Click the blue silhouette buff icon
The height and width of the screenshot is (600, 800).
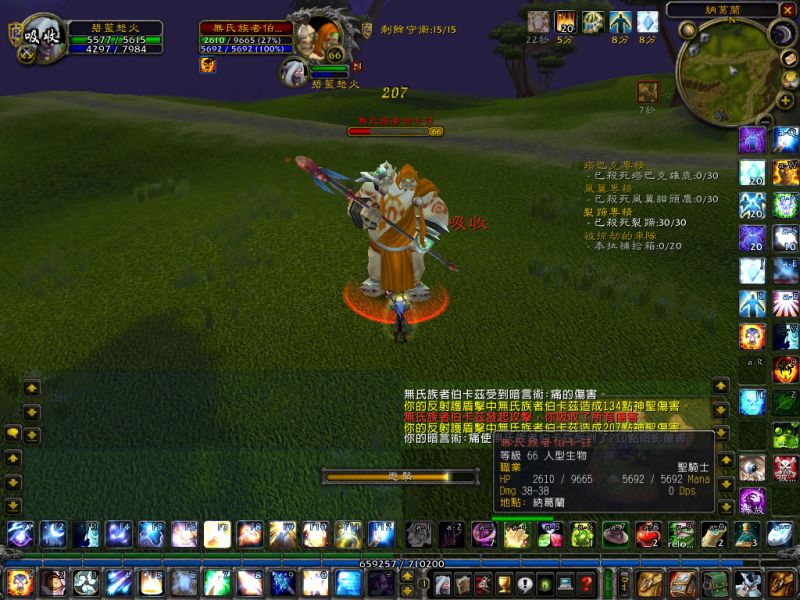click(x=620, y=21)
